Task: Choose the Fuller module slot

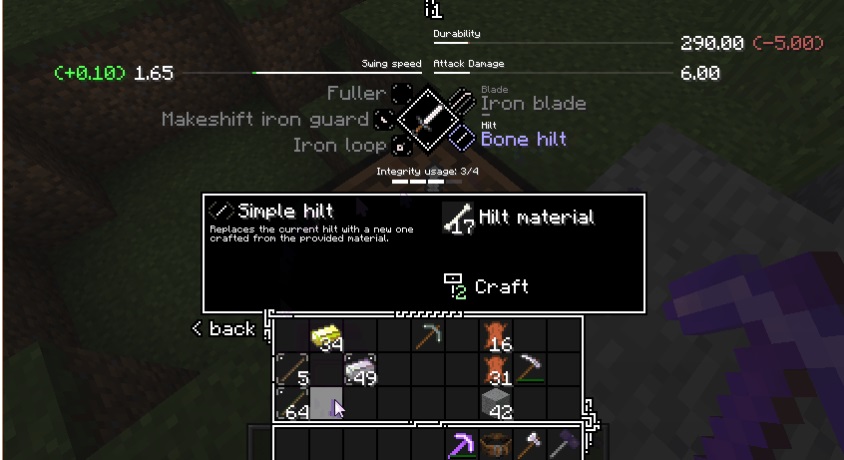Action: pos(401,94)
